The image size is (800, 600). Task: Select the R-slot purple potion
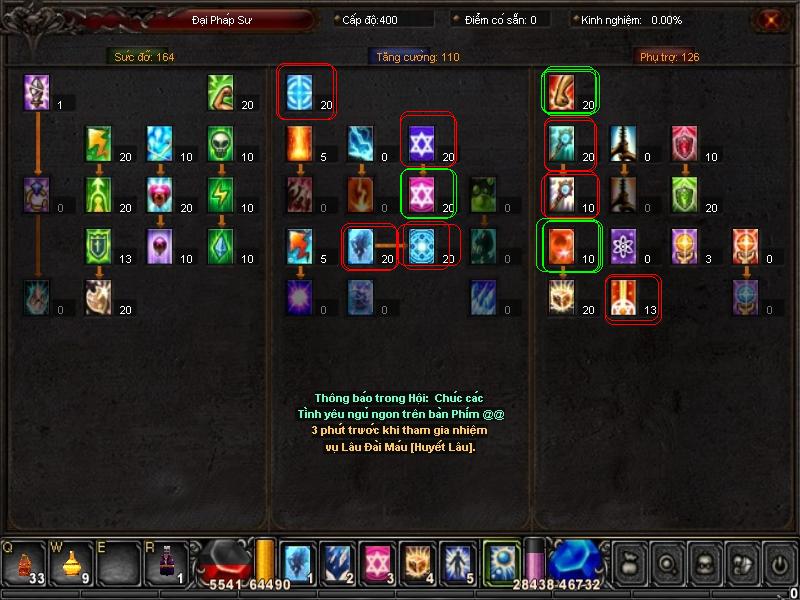161,565
